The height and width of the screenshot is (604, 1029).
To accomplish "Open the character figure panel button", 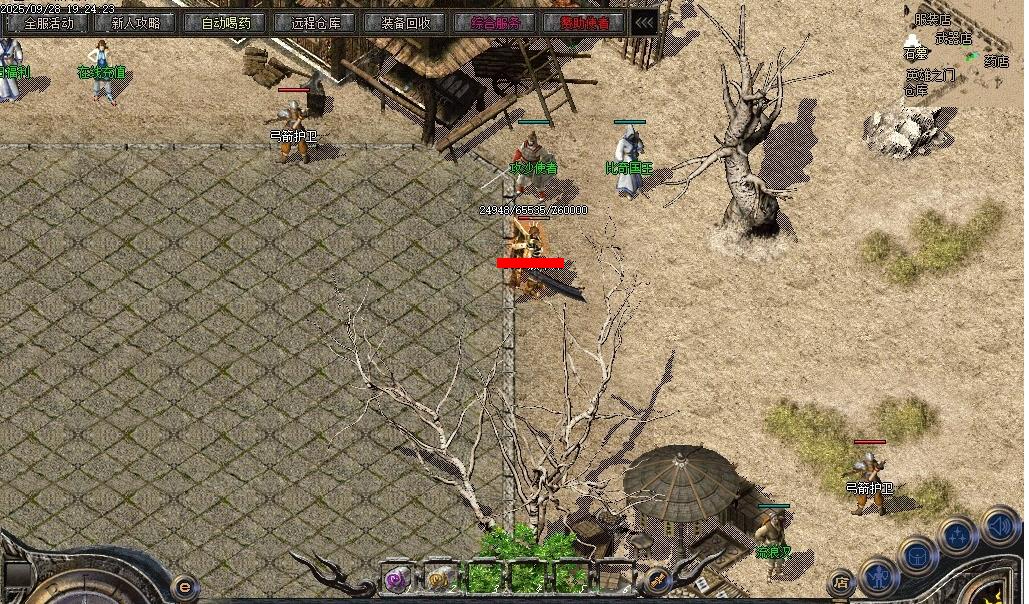I will (880, 576).
